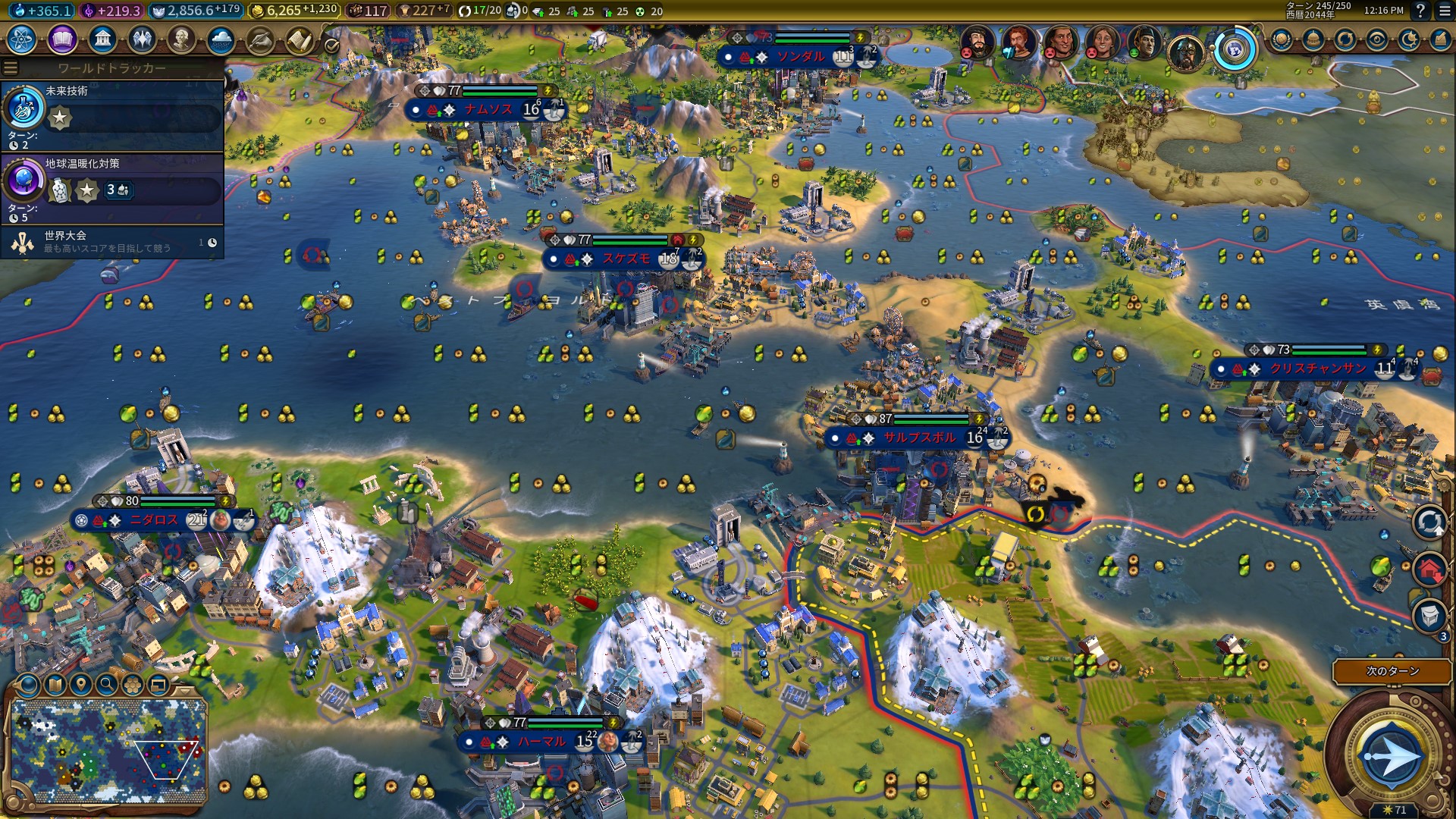Open the government building icon
The height and width of the screenshot is (819, 1456).
(102, 39)
